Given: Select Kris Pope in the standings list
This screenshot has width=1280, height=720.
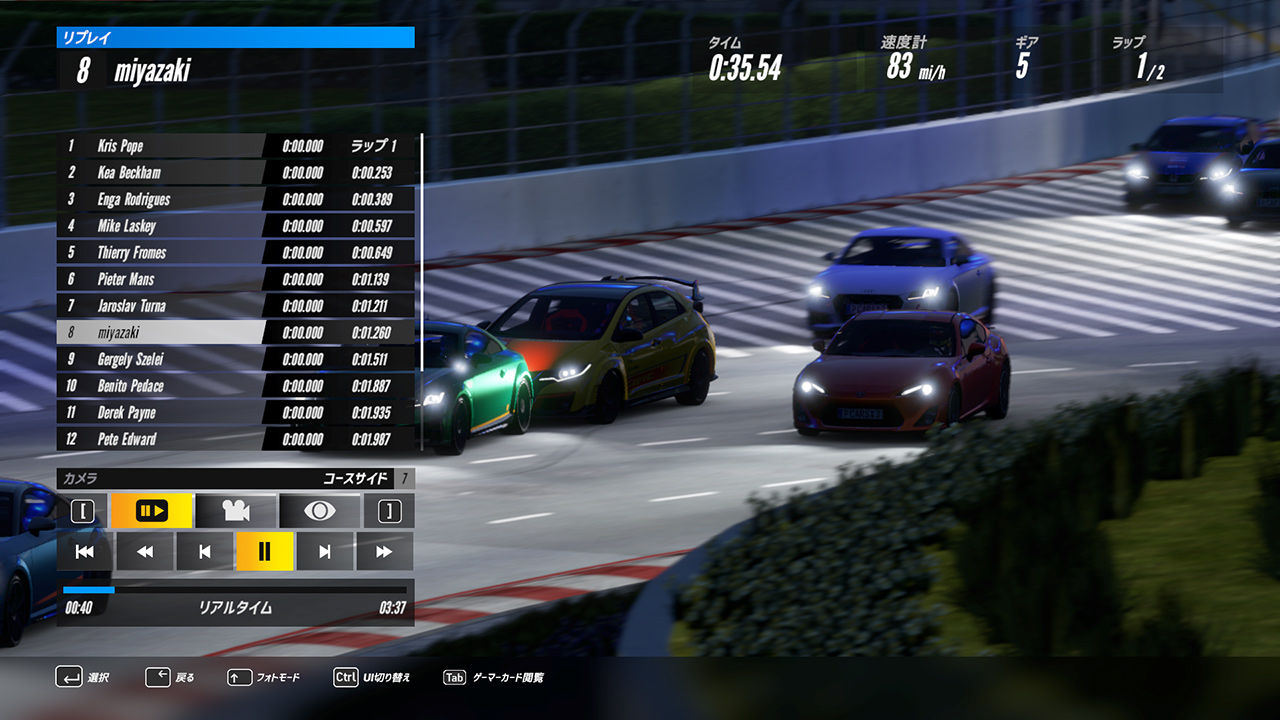Looking at the screenshot, I should [160, 146].
